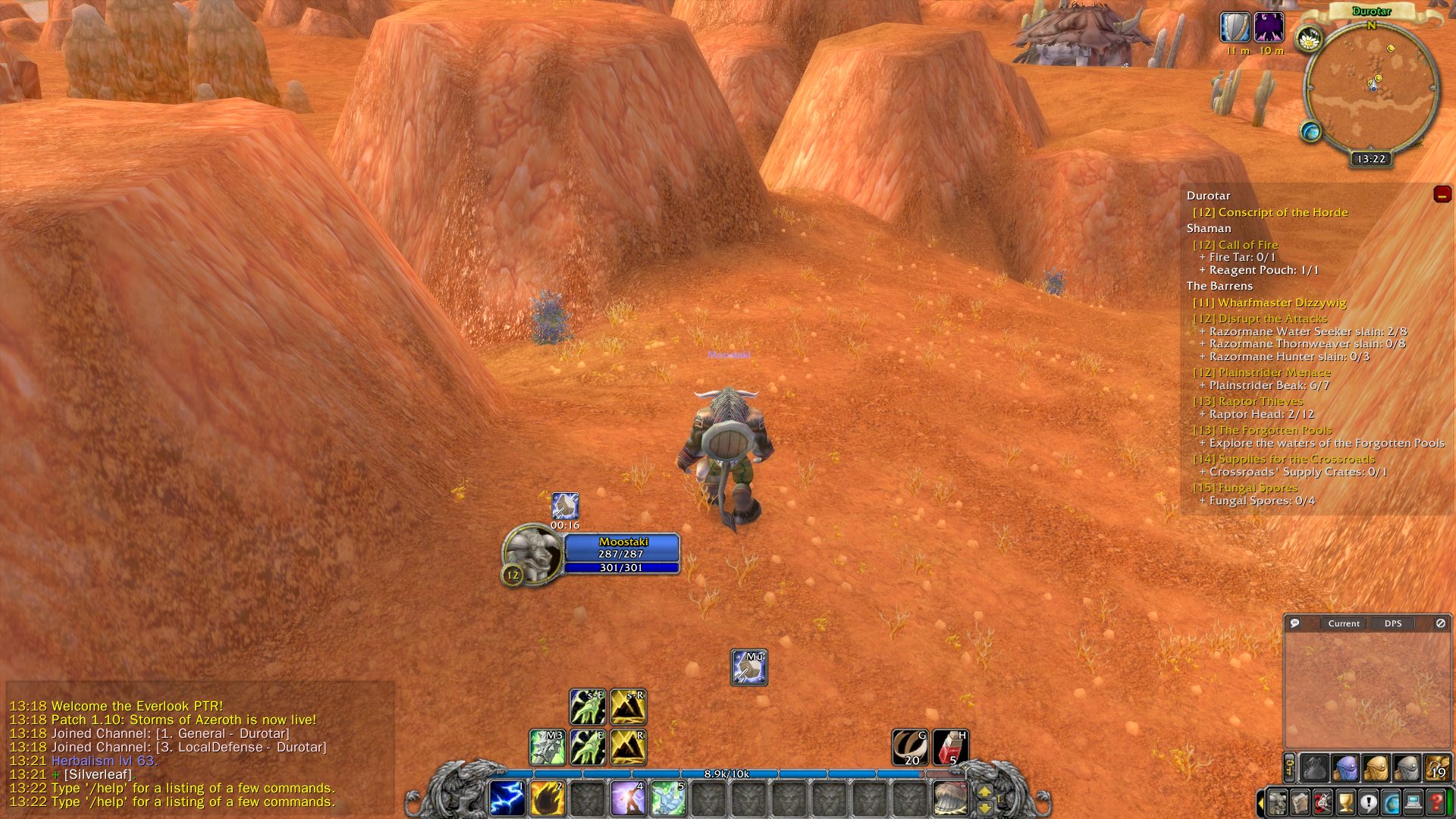Page the action bar down with the down arrow
The image size is (1456, 819).
click(x=984, y=808)
